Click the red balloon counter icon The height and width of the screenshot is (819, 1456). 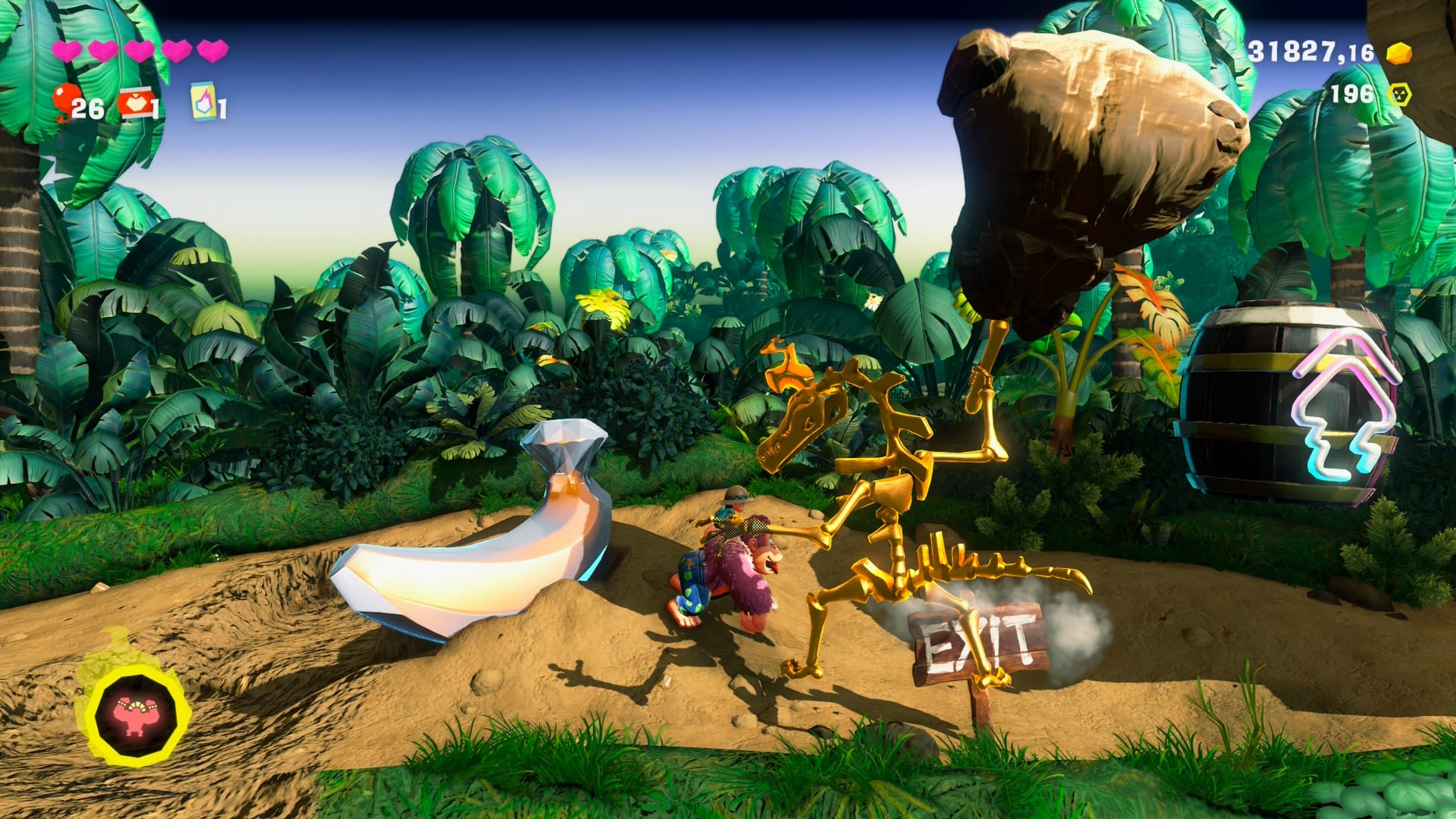[x=64, y=97]
